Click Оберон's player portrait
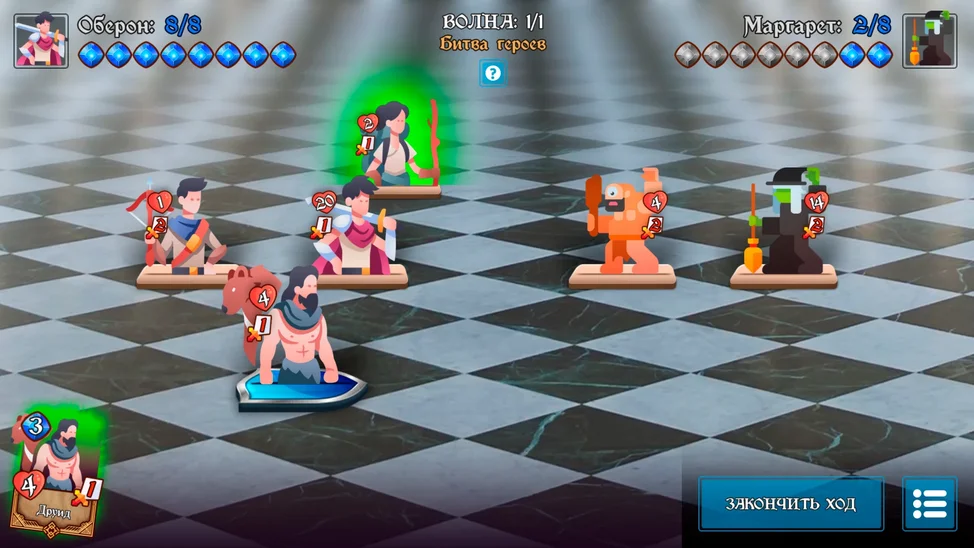974x548 pixels. [41, 41]
